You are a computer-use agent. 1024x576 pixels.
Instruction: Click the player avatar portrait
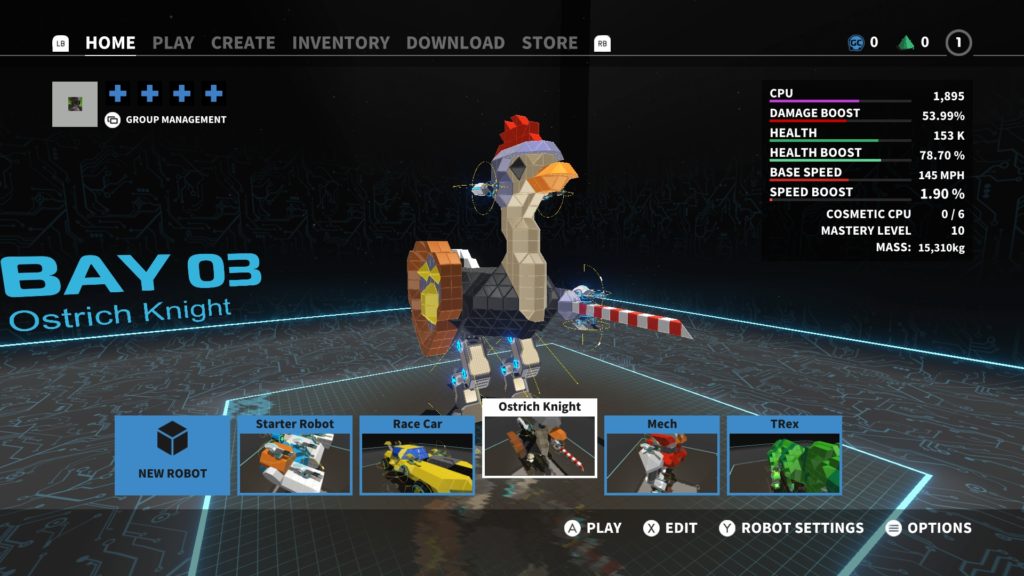tap(75, 104)
